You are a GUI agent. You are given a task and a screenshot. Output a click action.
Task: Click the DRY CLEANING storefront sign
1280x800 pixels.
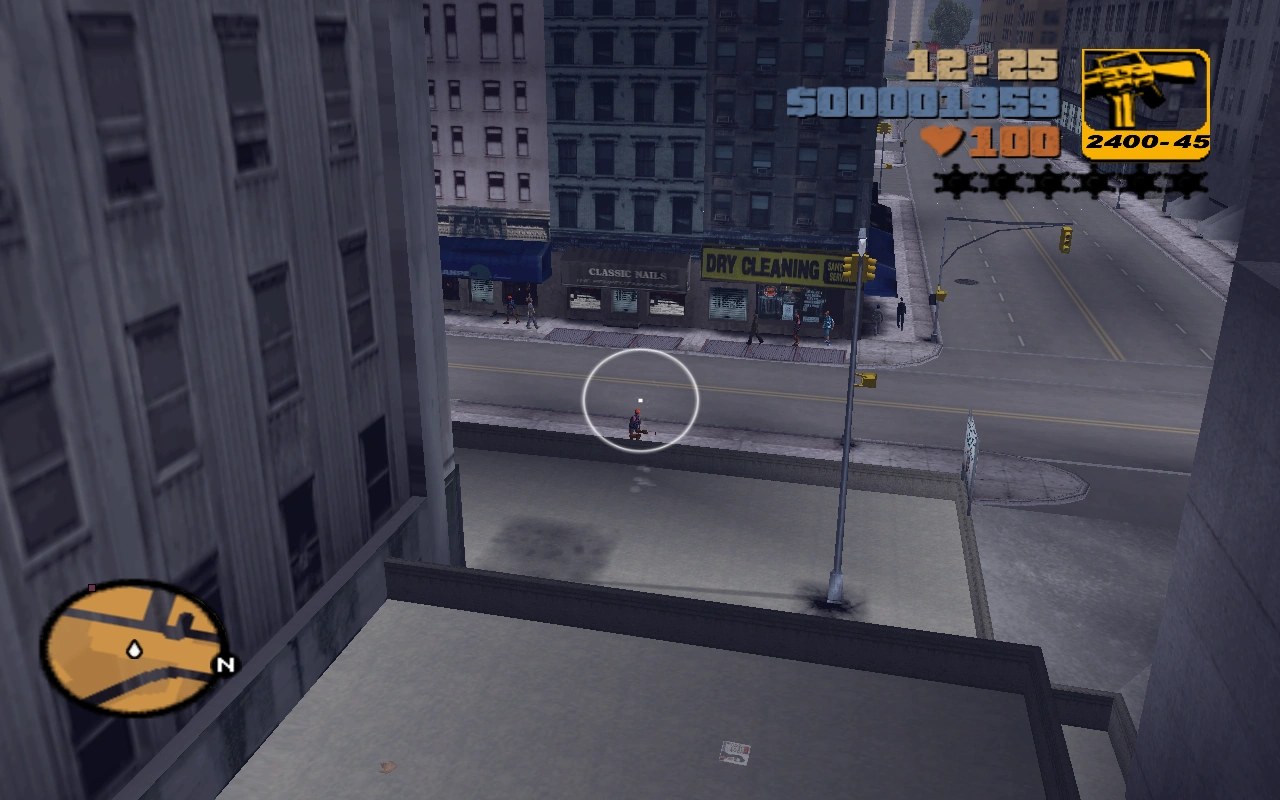(x=762, y=264)
